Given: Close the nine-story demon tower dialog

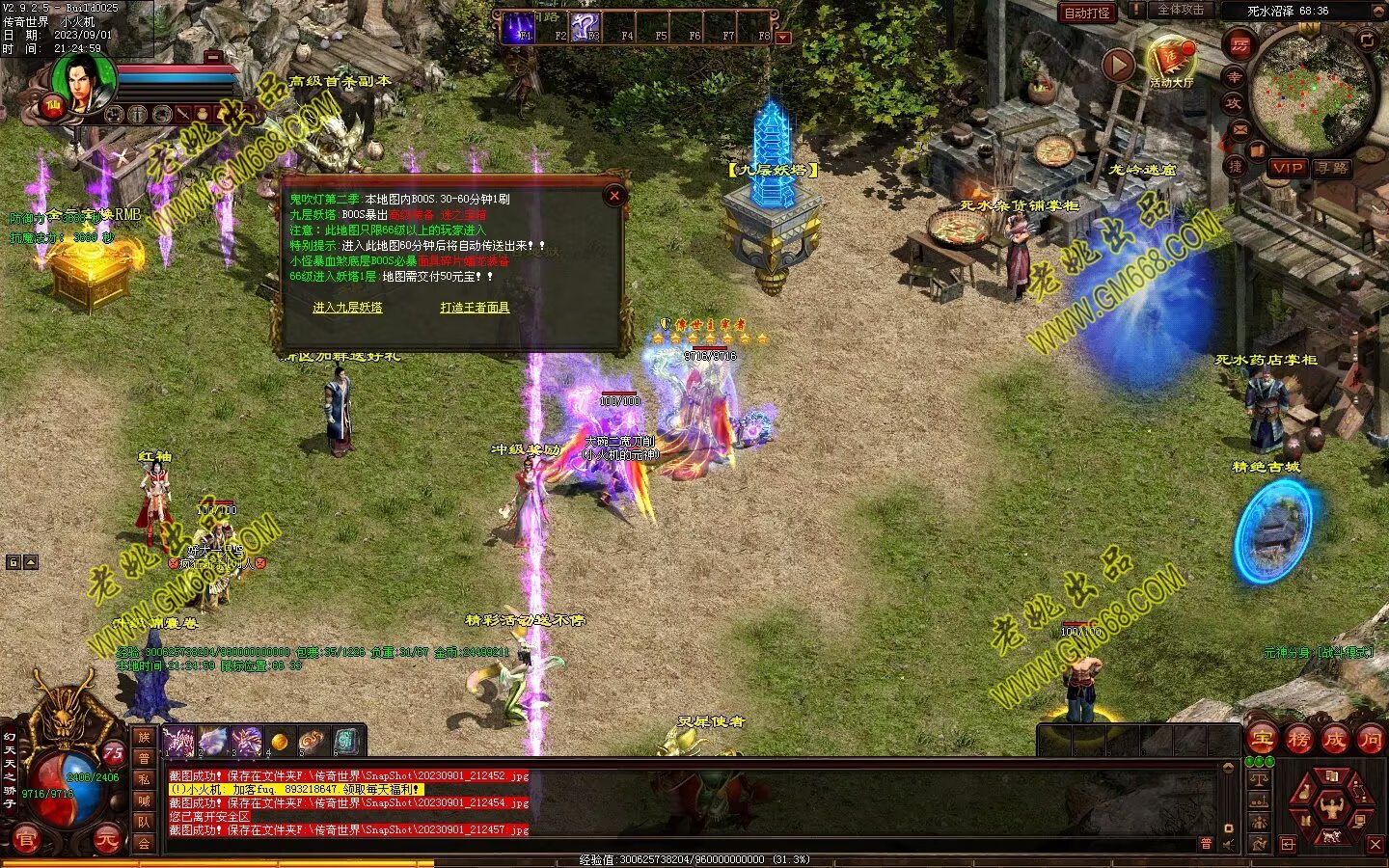Looking at the screenshot, I should (614, 196).
